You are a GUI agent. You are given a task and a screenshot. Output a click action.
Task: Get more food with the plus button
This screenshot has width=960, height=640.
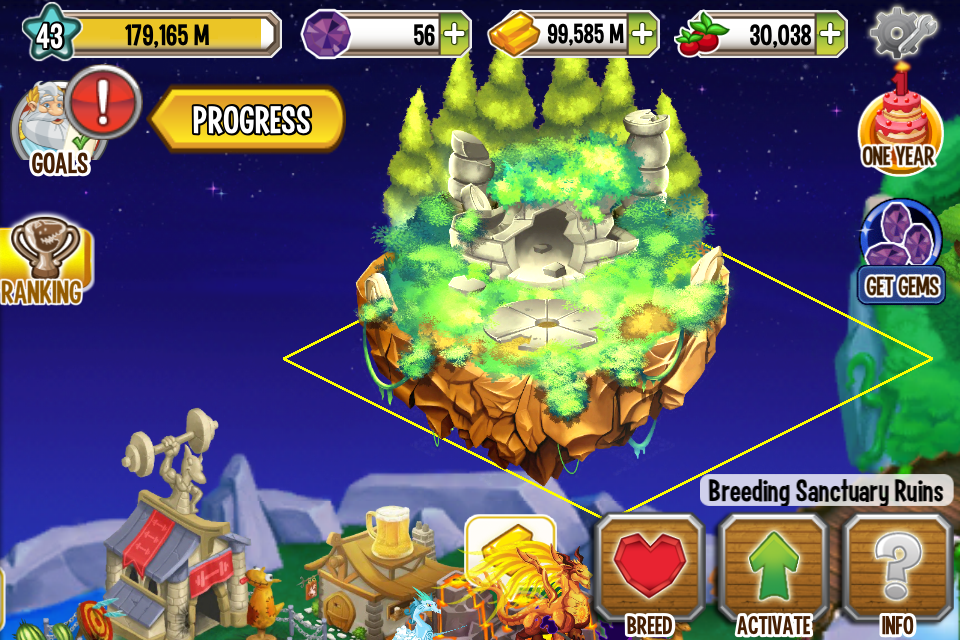click(x=829, y=35)
